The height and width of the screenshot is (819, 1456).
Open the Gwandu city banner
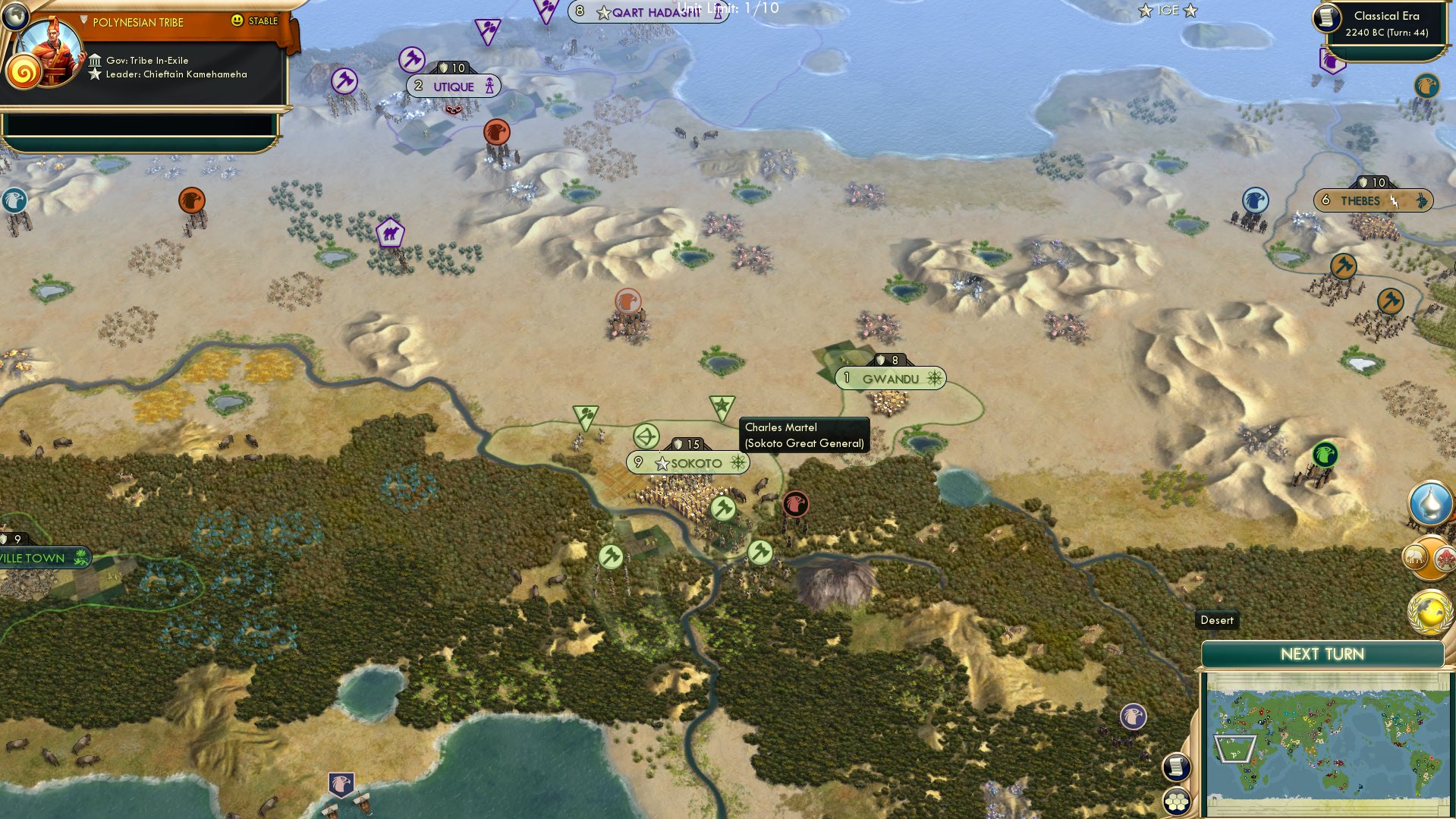890,377
